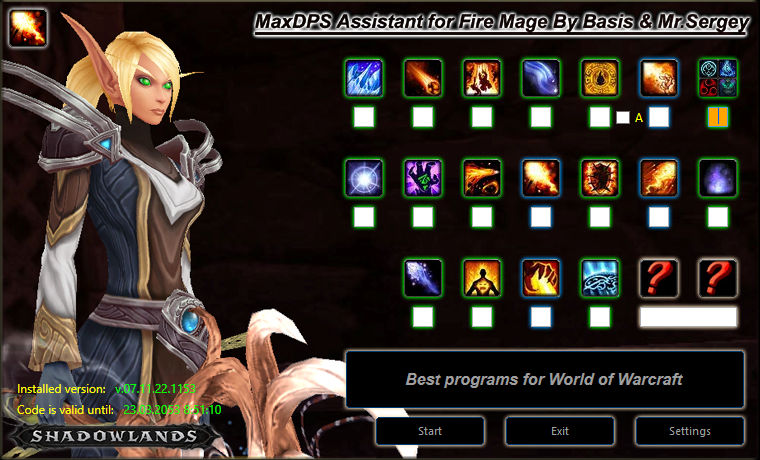The image size is (760, 460).
Task: Click the four covenant sigils icon
Action: pyautogui.click(x=718, y=78)
